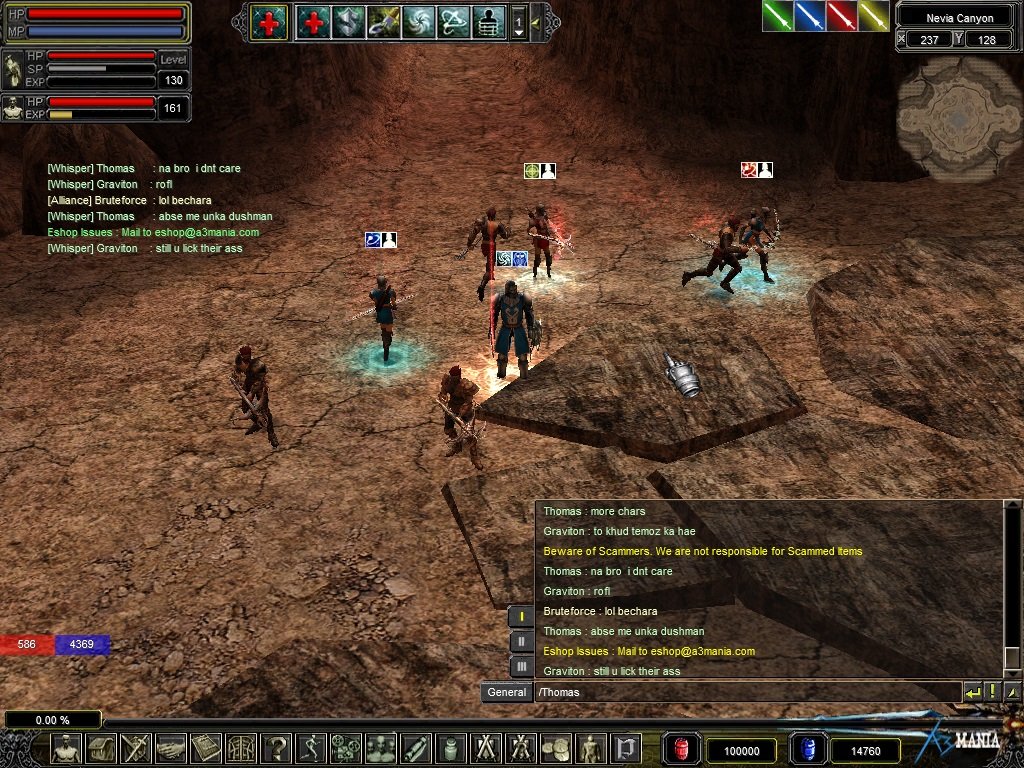Switch chat to tab I

click(x=521, y=617)
